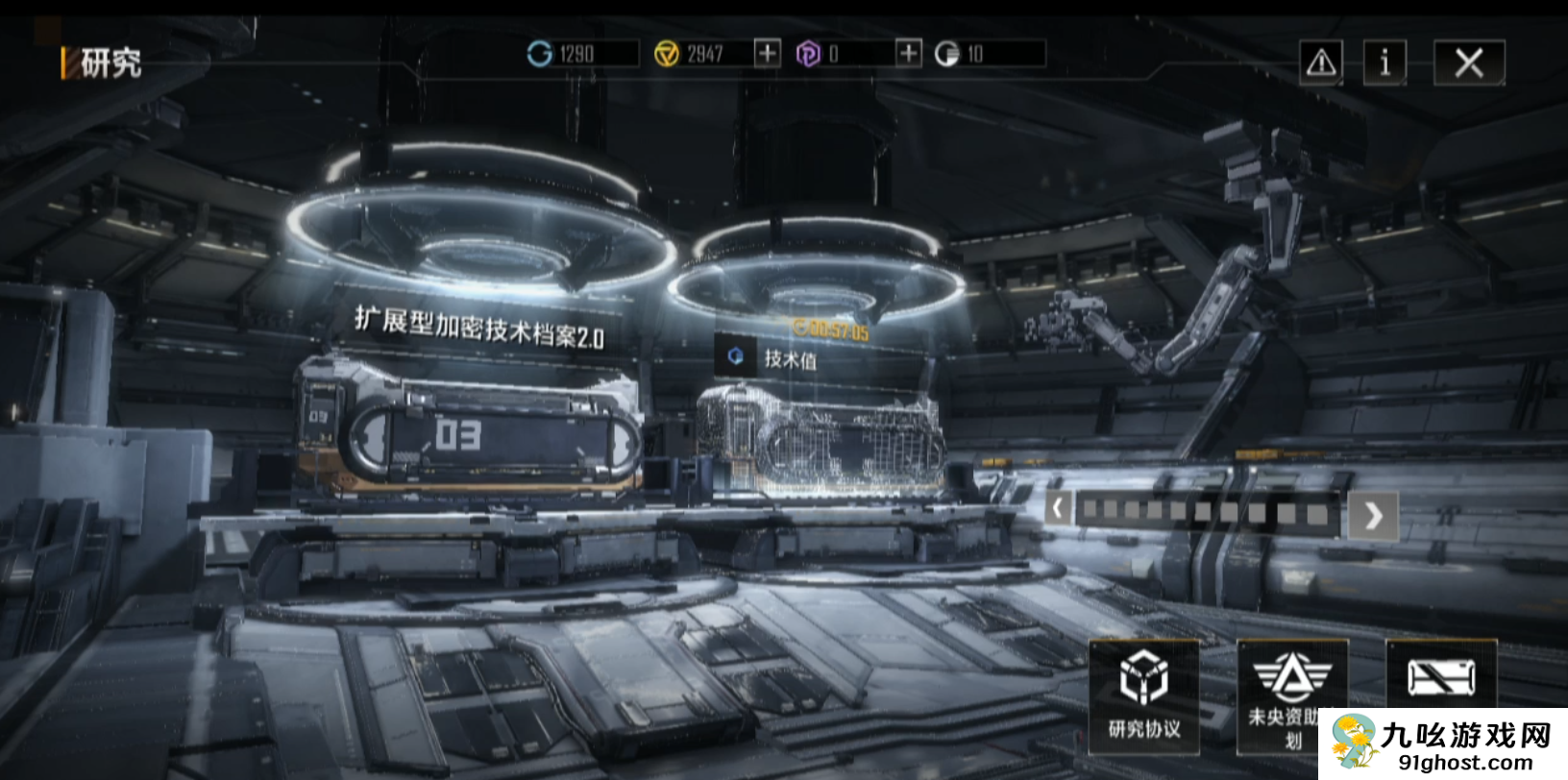Viewport: 1568px width, 780px height.
Task: Close the research screen with X
Action: click(1468, 63)
